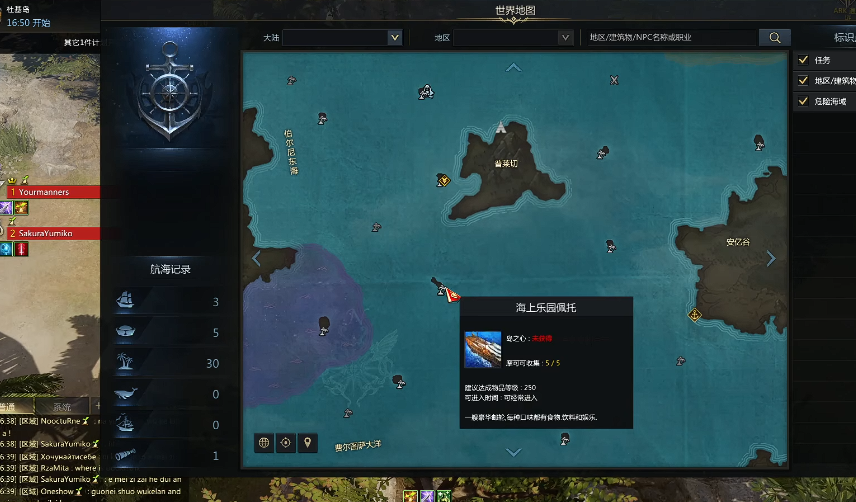Toggle the 任务 quest filter checkbox

coord(802,60)
